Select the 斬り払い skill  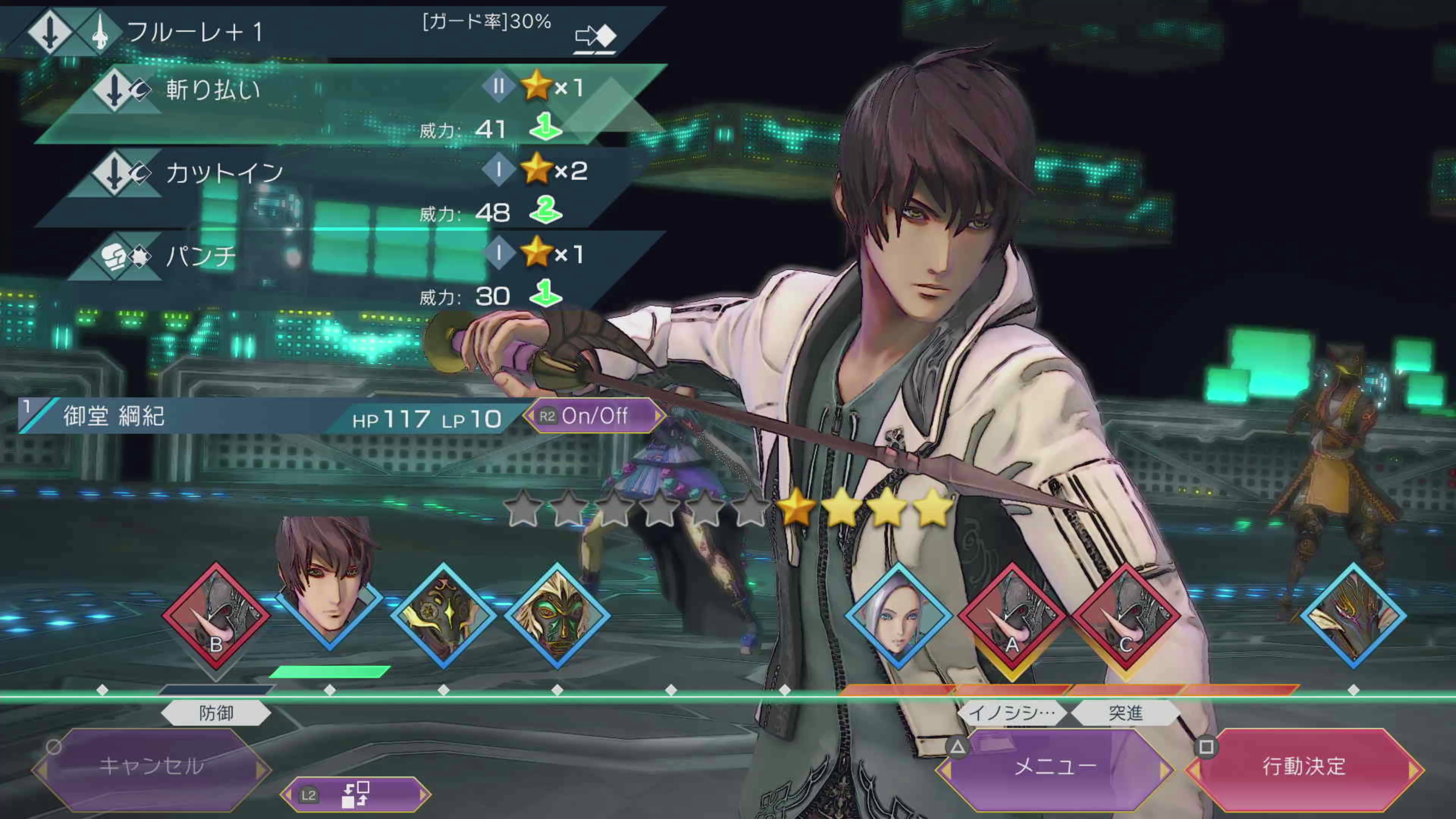pyautogui.click(x=339, y=105)
